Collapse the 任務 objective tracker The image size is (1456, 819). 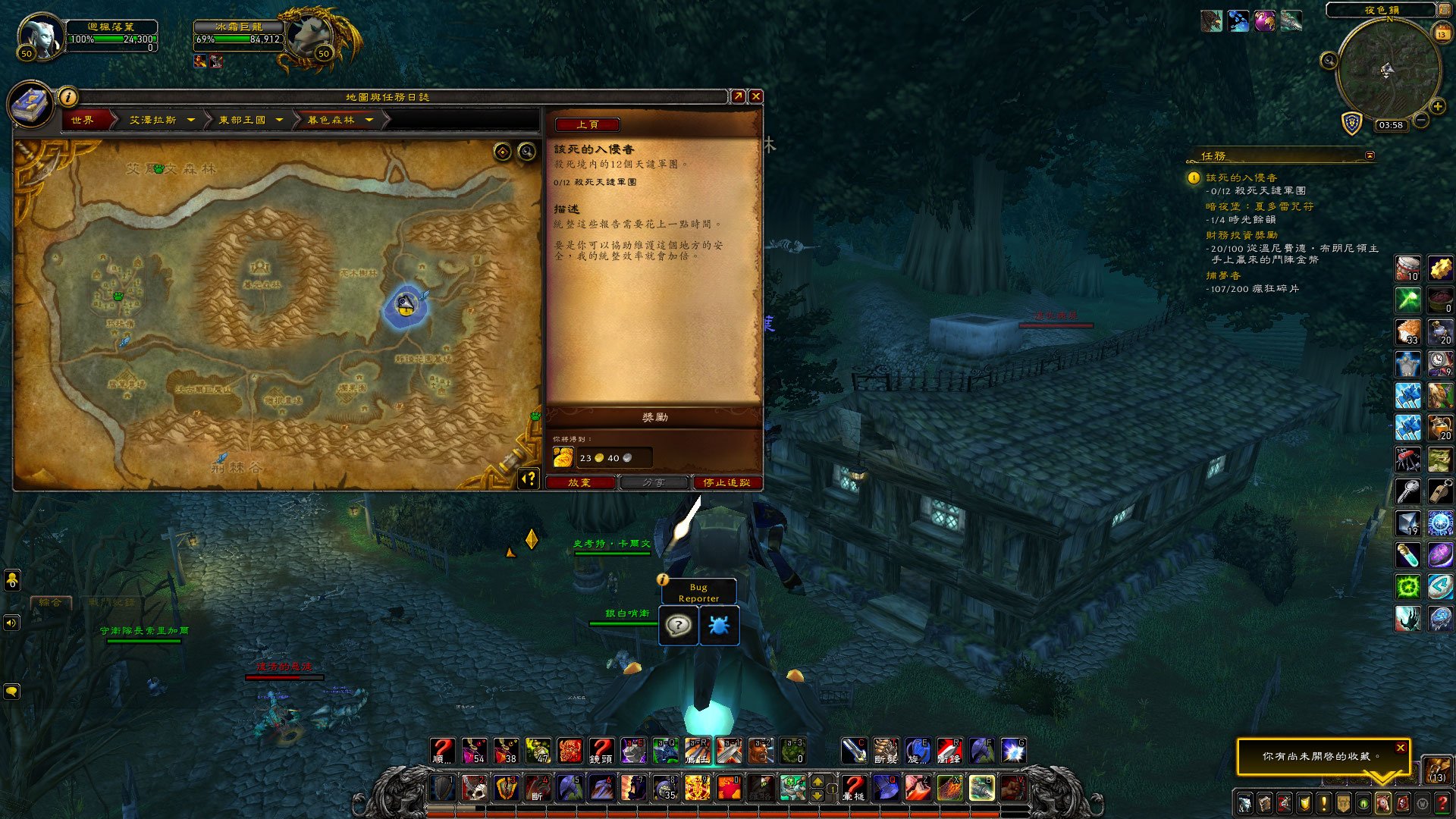[x=1370, y=155]
